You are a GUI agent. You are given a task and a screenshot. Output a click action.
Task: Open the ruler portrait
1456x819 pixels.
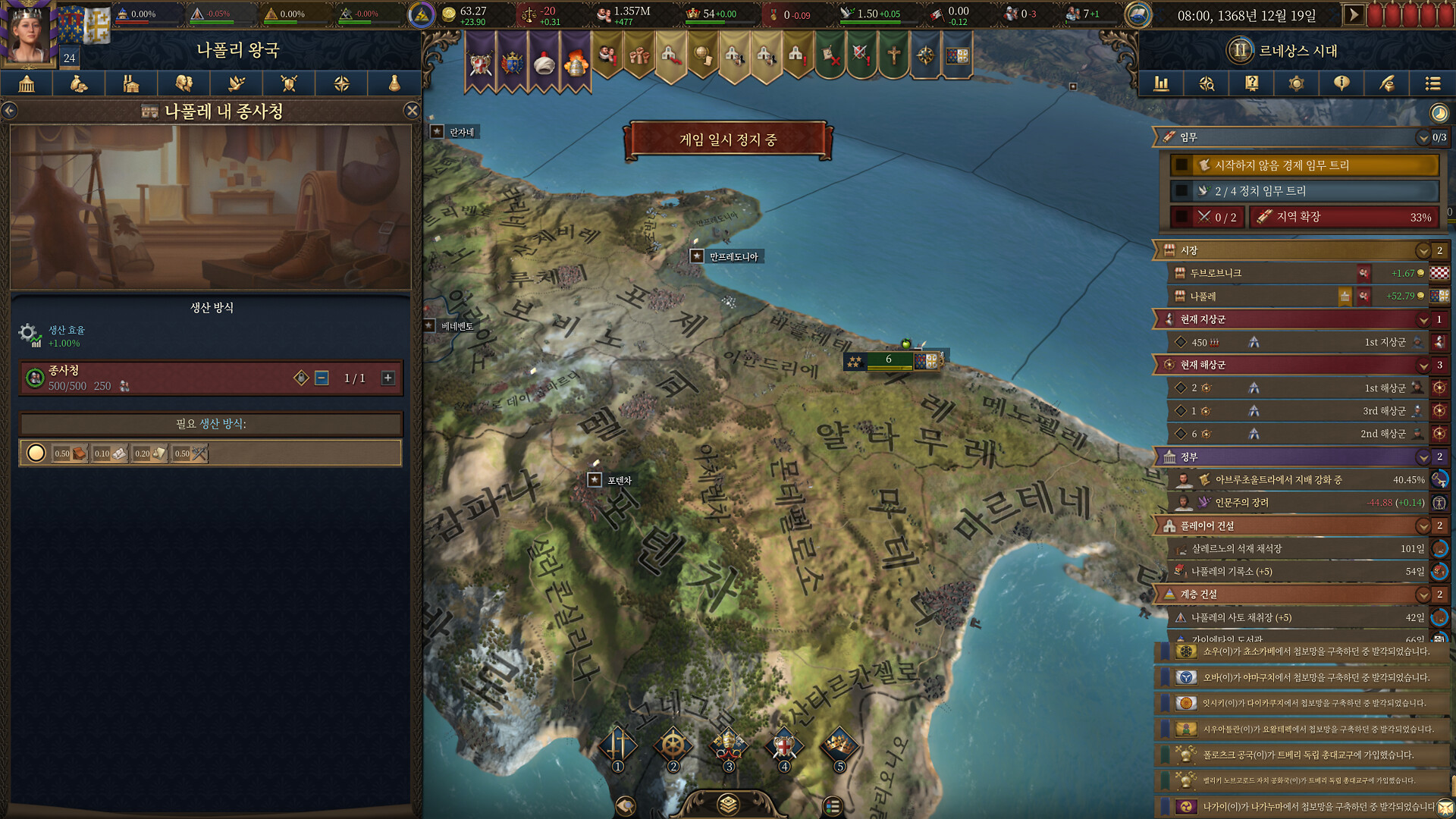(29, 34)
